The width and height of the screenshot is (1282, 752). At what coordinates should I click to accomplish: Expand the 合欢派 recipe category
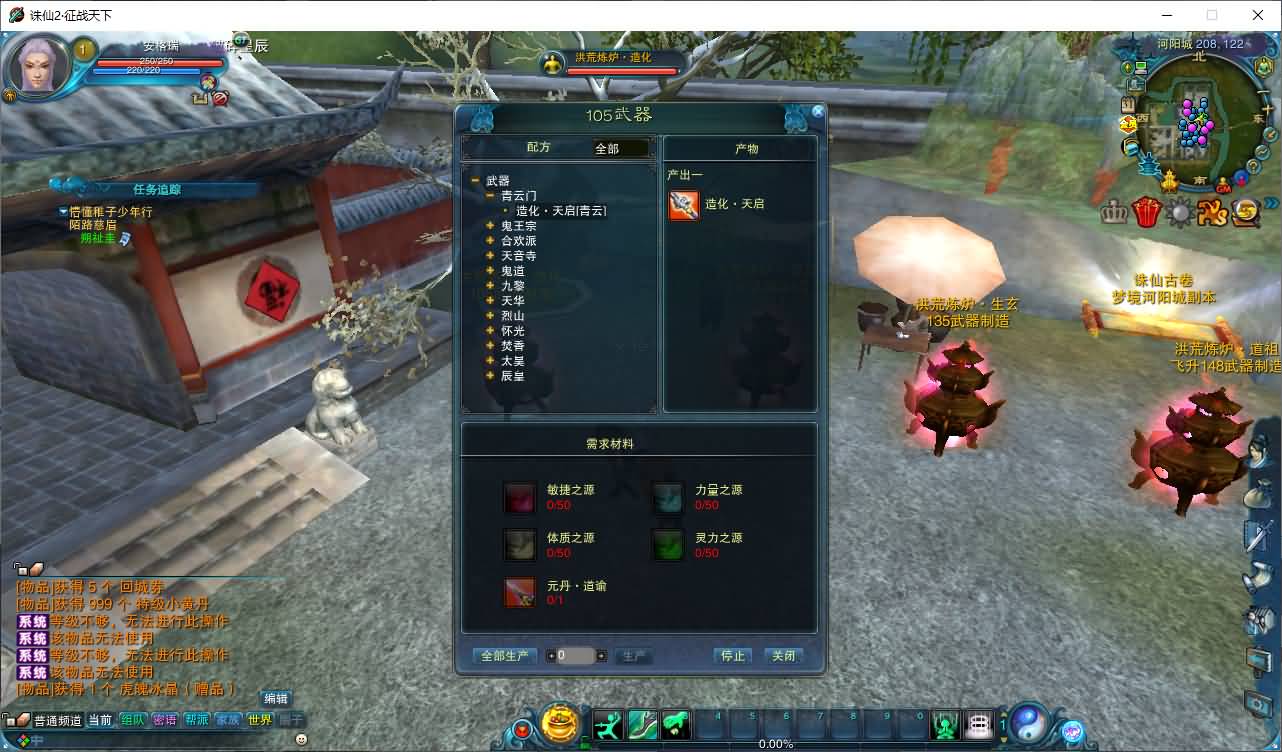(490, 241)
